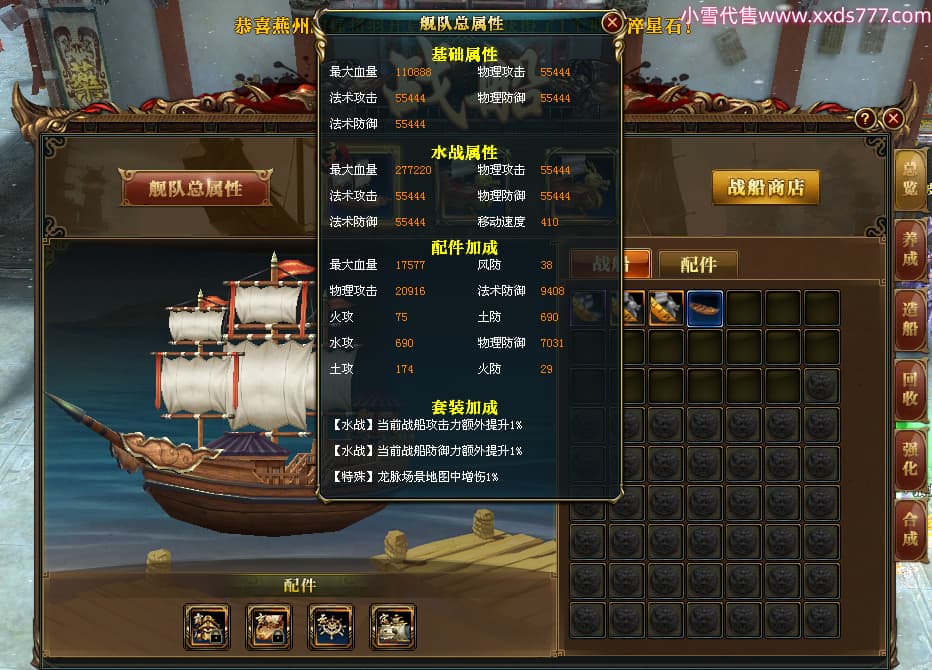
Task: Close the fleet total attributes popup
Action: pyautogui.click(x=612, y=22)
